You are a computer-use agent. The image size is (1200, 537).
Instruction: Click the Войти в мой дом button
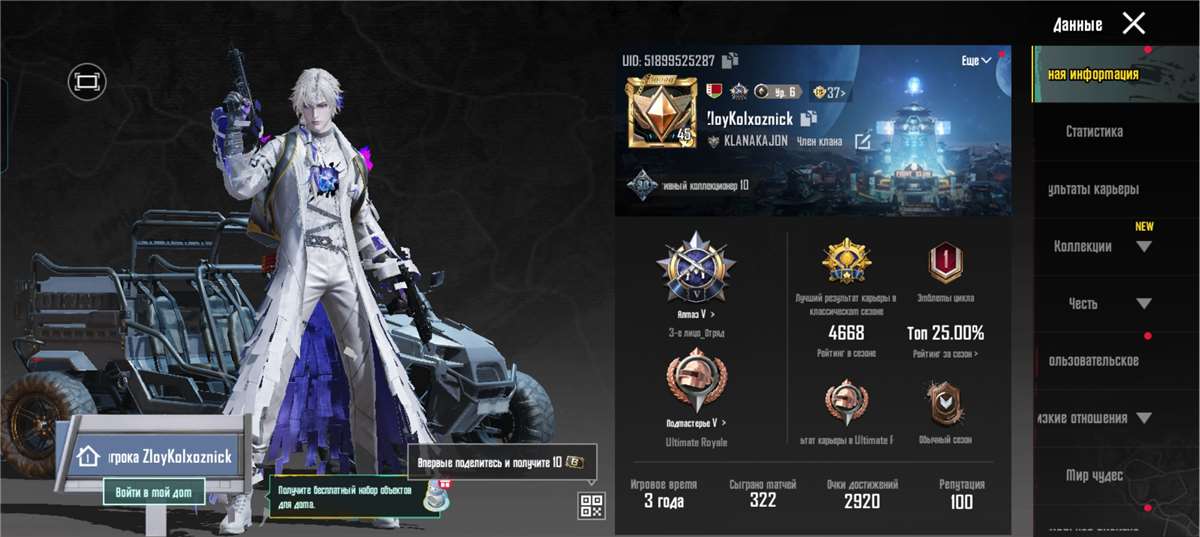pyautogui.click(x=153, y=491)
